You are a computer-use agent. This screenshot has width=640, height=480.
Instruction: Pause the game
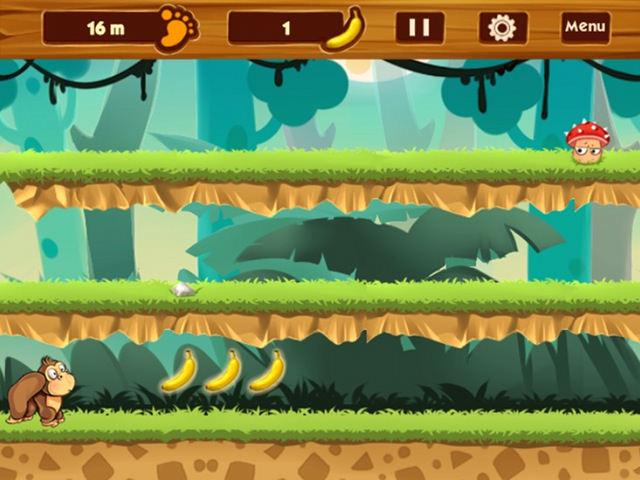point(420,28)
